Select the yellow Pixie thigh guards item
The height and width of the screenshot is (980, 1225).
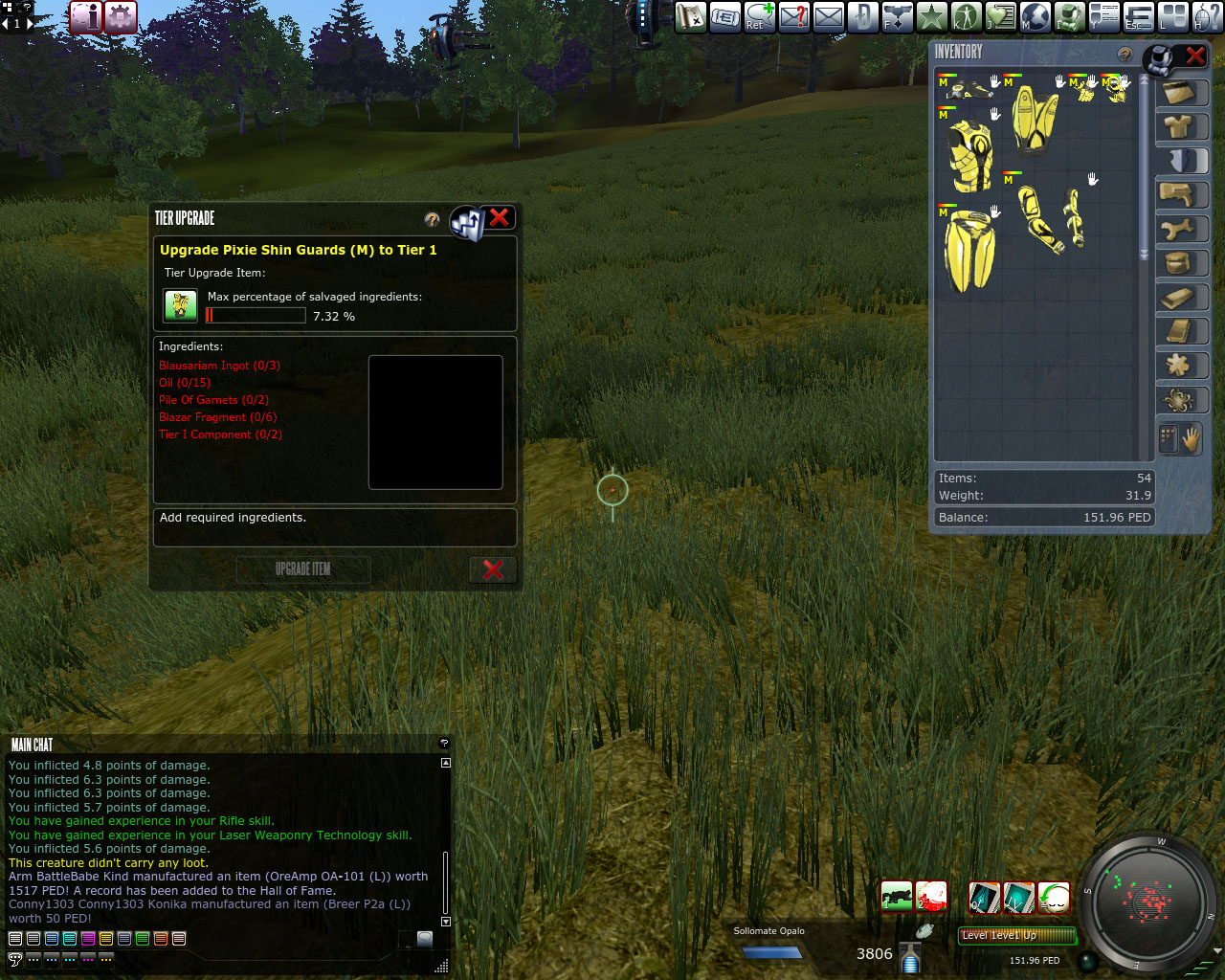(969, 251)
